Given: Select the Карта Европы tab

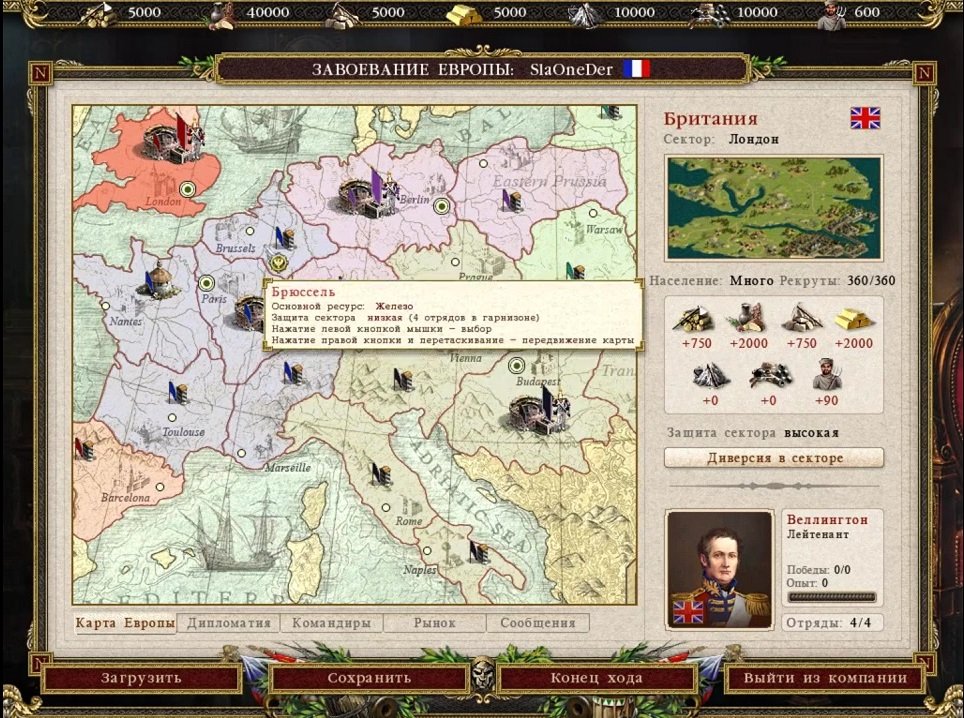Looking at the screenshot, I should click(125, 623).
